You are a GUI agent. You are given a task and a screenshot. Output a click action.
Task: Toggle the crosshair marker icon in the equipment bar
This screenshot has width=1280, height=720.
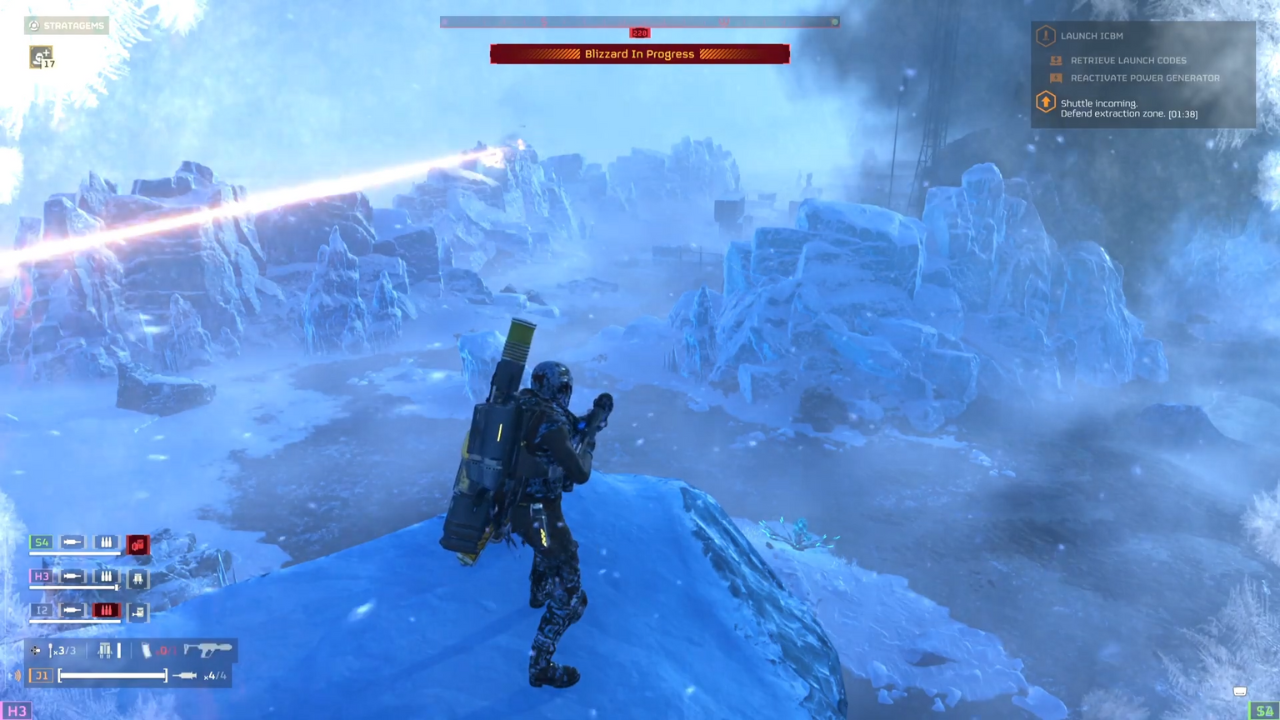(x=35, y=649)
